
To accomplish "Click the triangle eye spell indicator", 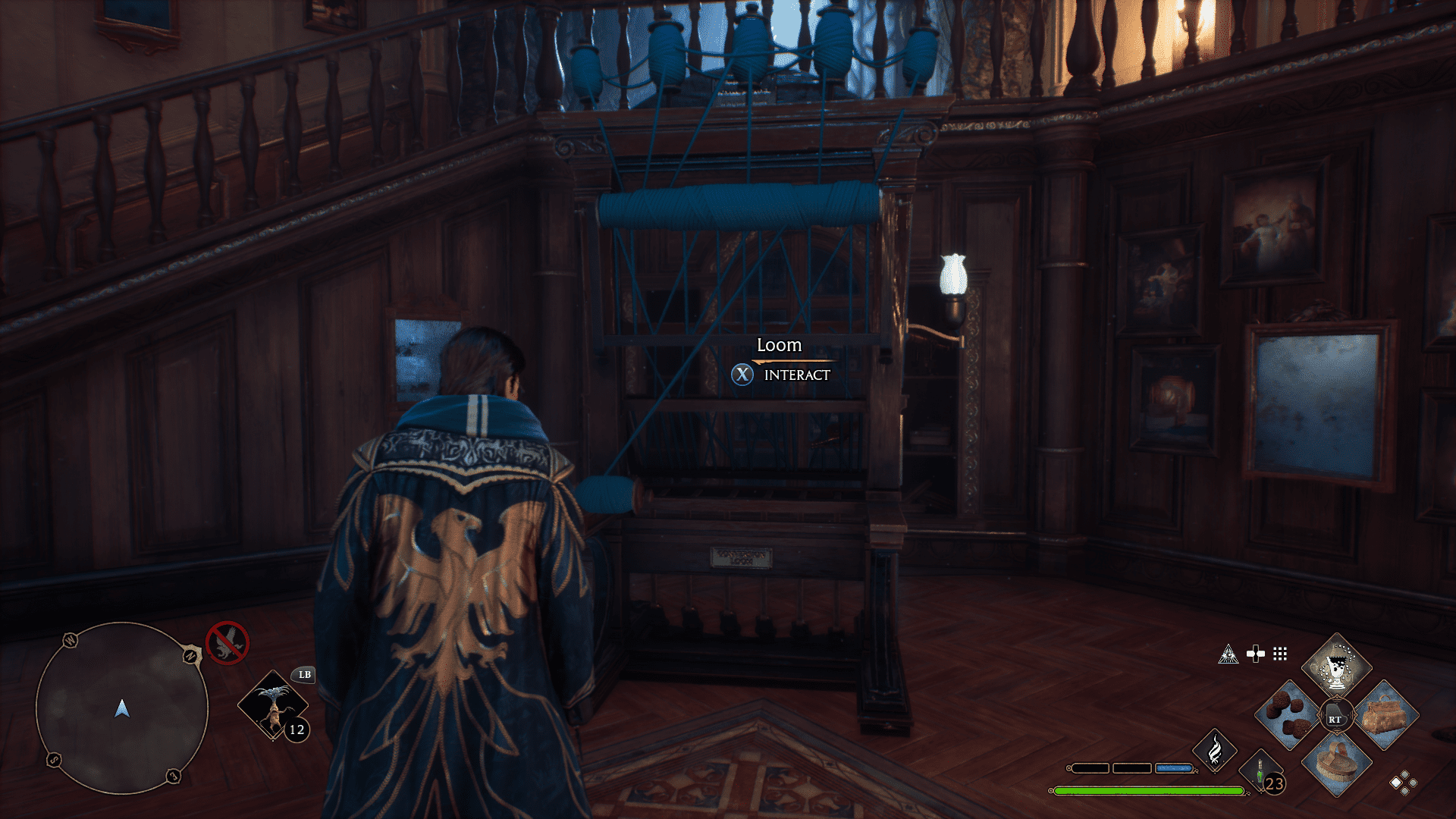I will pyautogui.click(x=1228, y=652).
